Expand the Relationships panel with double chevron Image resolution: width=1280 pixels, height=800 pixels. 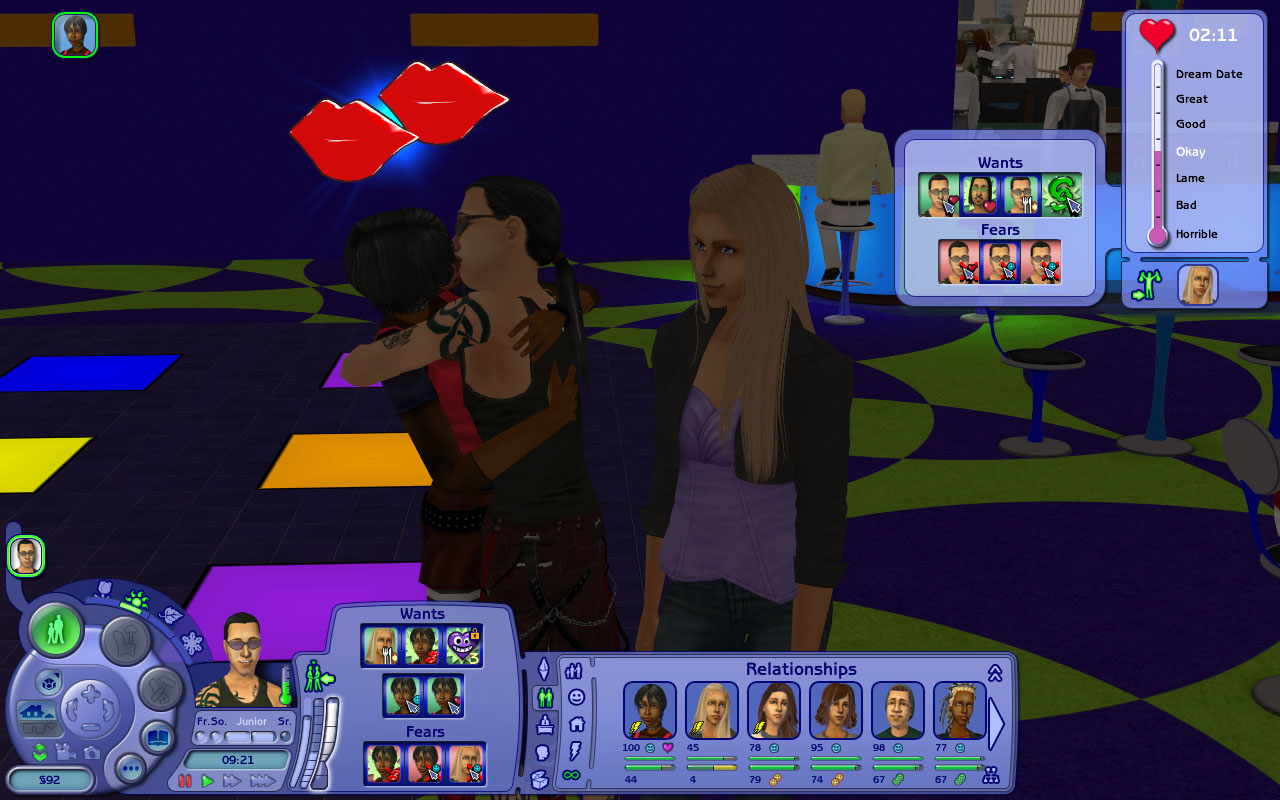pyautogui.click(x=995, y=673)
